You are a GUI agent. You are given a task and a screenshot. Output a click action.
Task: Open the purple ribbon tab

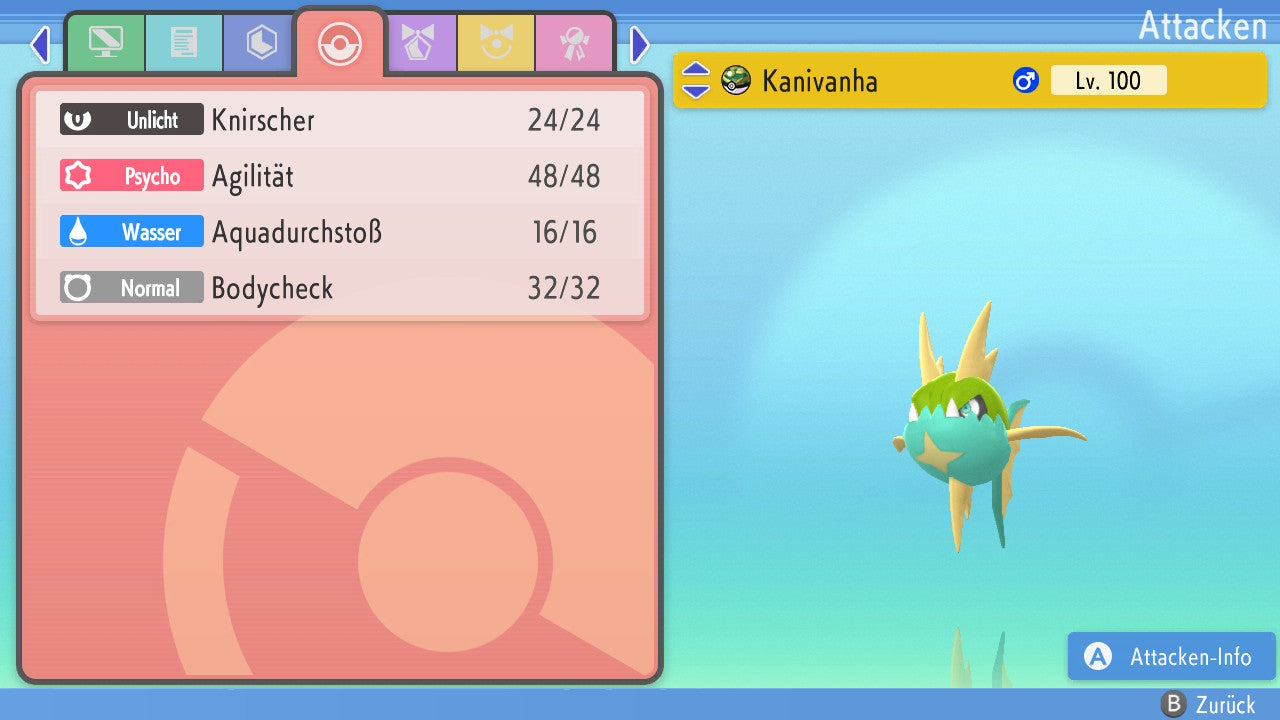[x=418, y=43]
